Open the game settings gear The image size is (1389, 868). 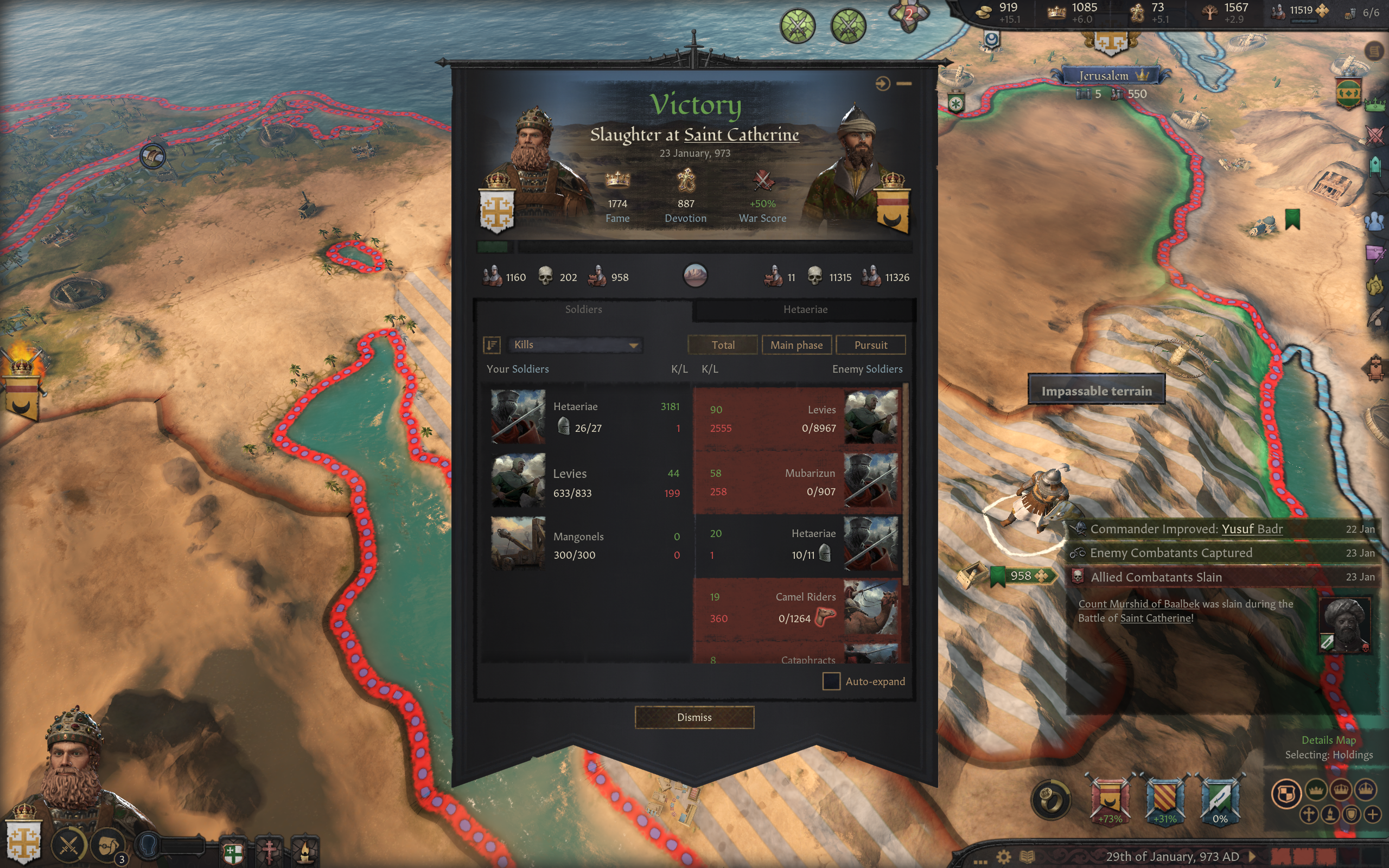click(x=1003, y=857)
